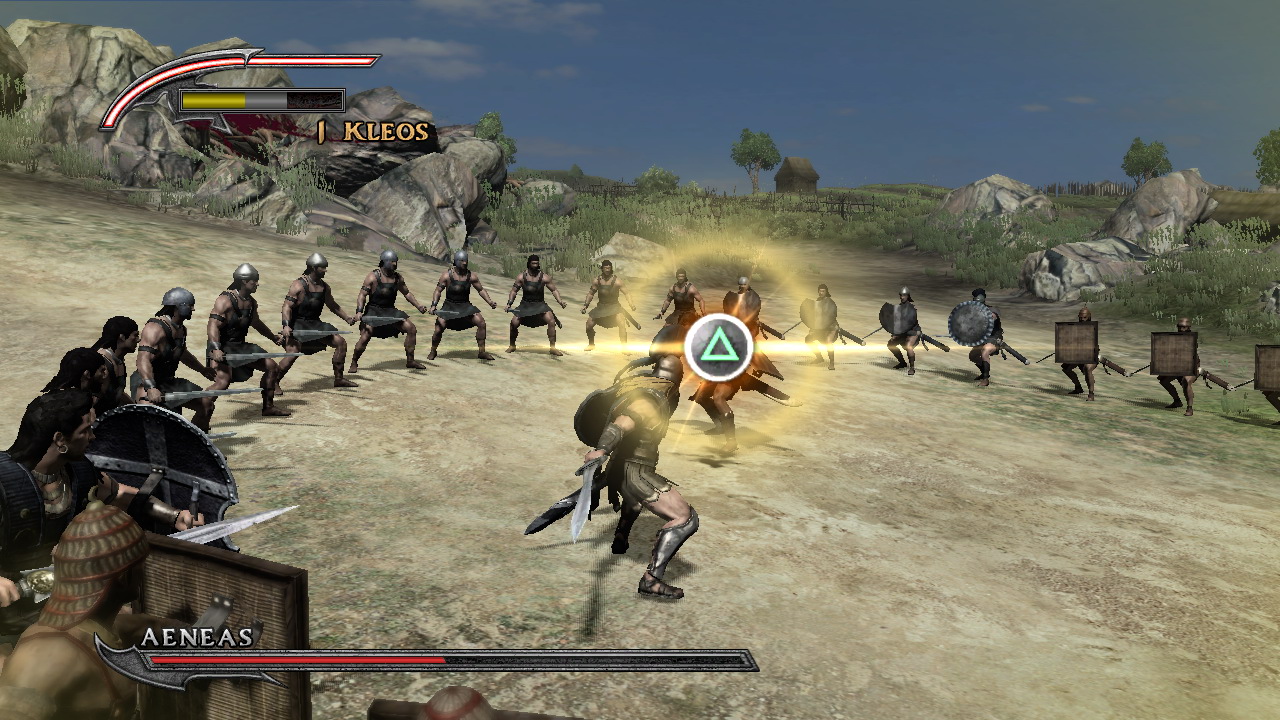1280x720 pixels.
Task: Select the AENEAS name label
Action: pyautogui.click(x=198, y=636)
